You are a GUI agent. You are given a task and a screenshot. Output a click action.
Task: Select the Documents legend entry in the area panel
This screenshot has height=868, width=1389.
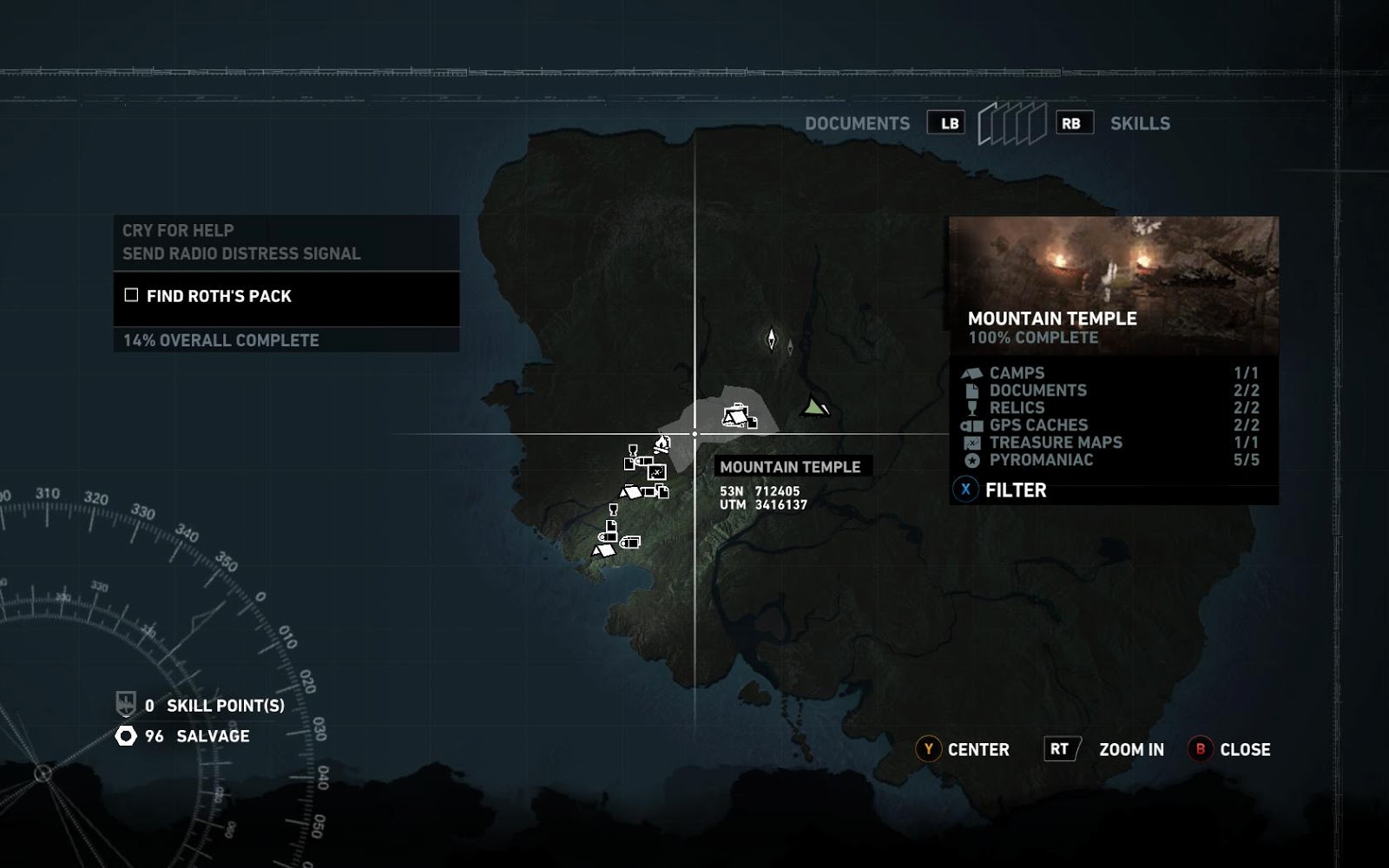(x=1037, y=391)
